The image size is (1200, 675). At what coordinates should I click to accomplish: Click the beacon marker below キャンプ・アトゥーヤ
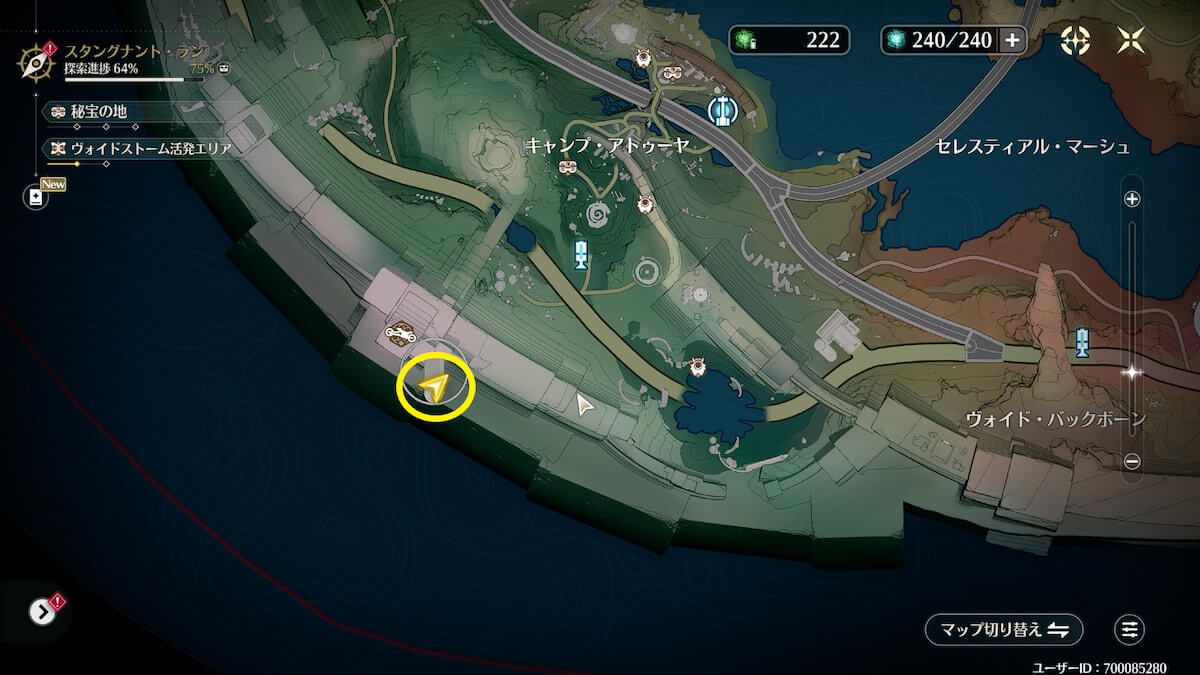[x=580, y=255]
